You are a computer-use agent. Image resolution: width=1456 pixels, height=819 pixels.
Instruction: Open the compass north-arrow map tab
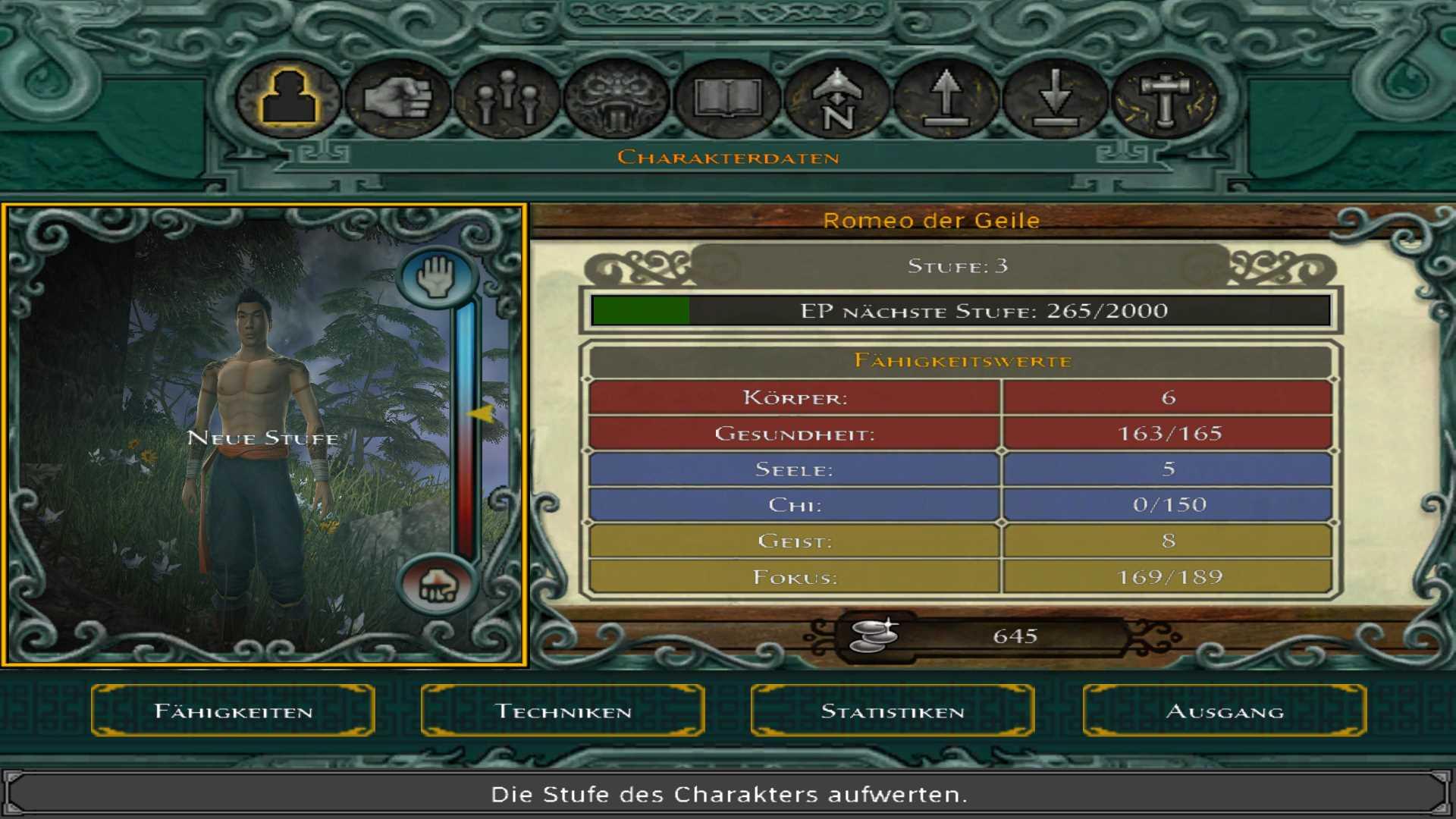tap(836, 99)
